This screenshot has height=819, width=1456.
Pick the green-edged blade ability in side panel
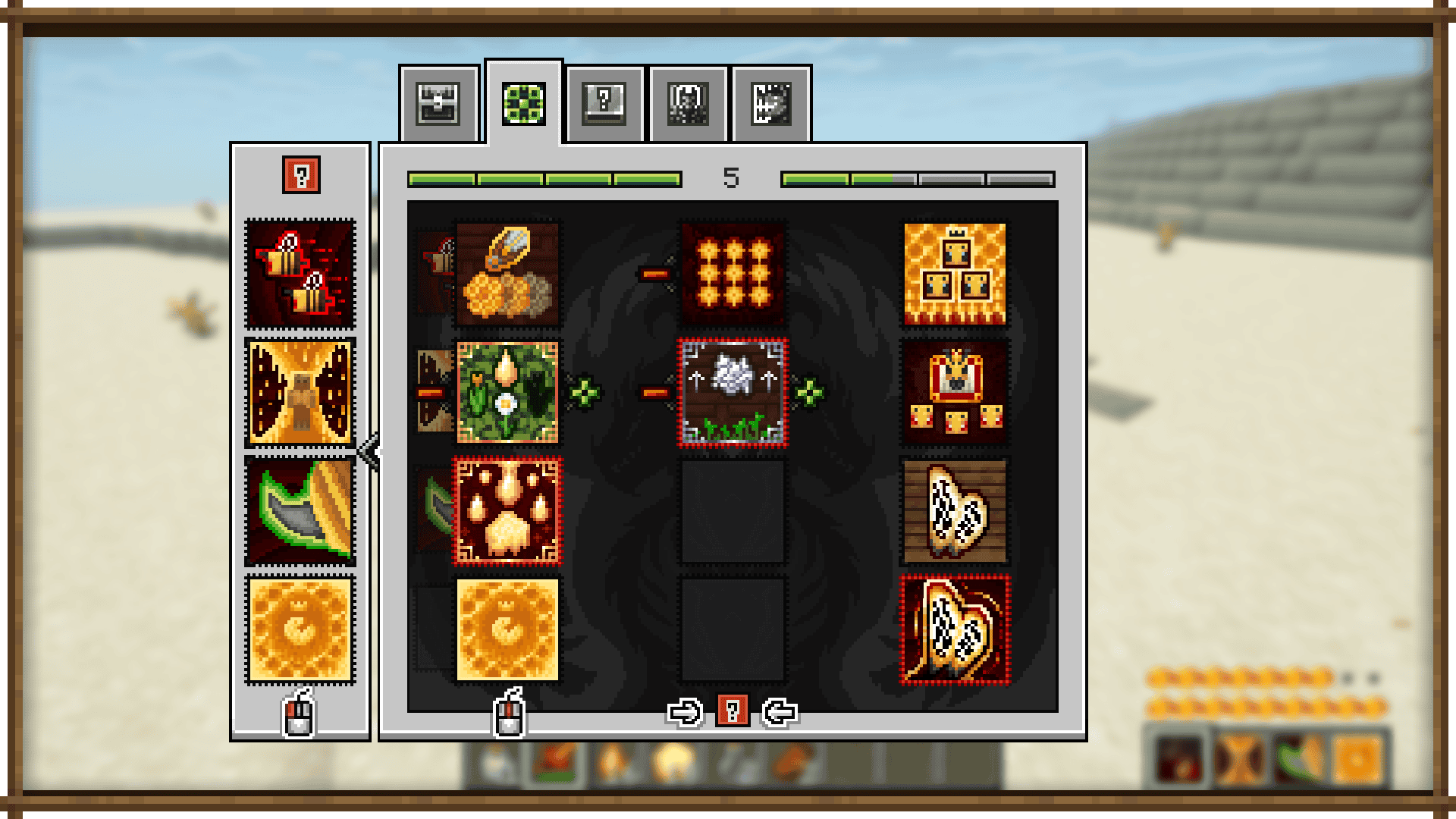[x=300, y=511]
